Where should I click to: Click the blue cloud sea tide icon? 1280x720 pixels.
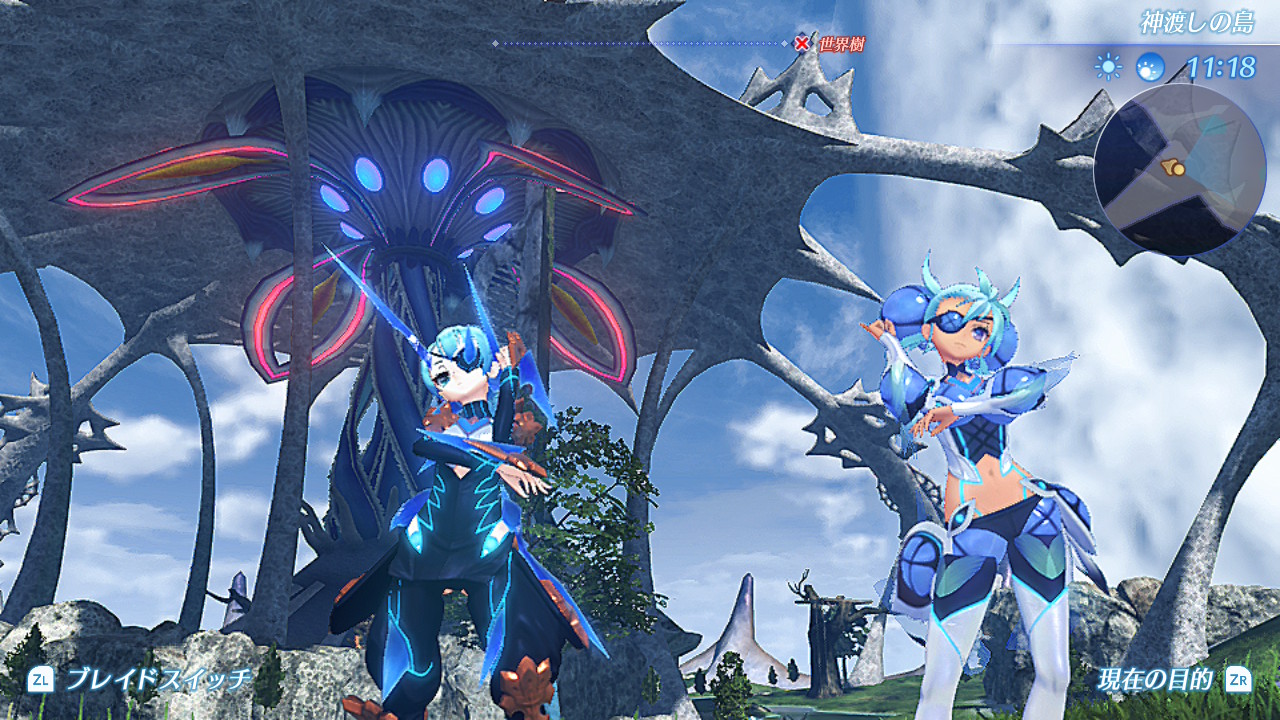[x=1150, y=67]
